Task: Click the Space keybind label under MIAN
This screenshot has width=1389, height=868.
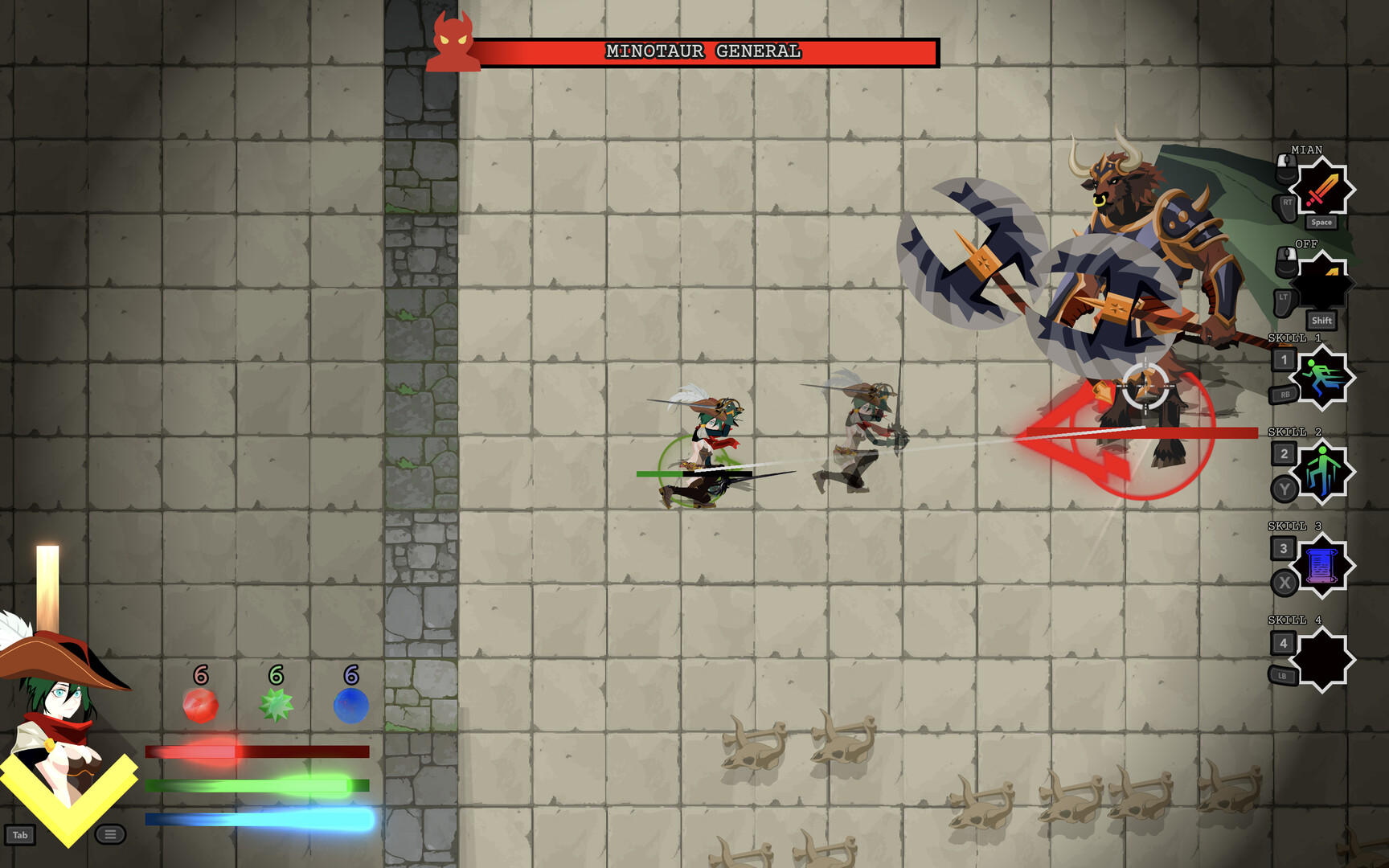Action: (1321, 221)
